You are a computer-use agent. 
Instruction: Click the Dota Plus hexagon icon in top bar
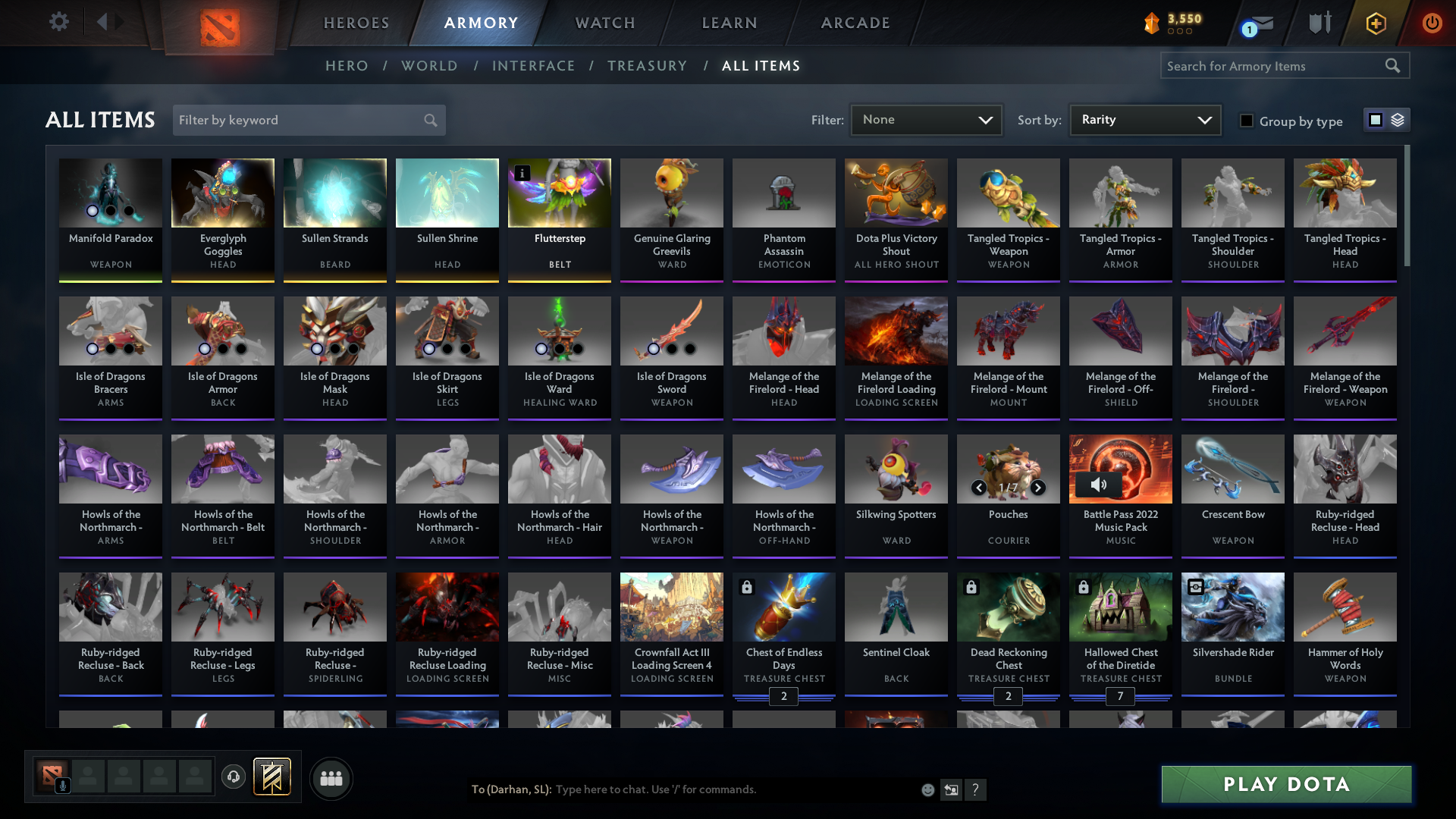coord(1375,23)
